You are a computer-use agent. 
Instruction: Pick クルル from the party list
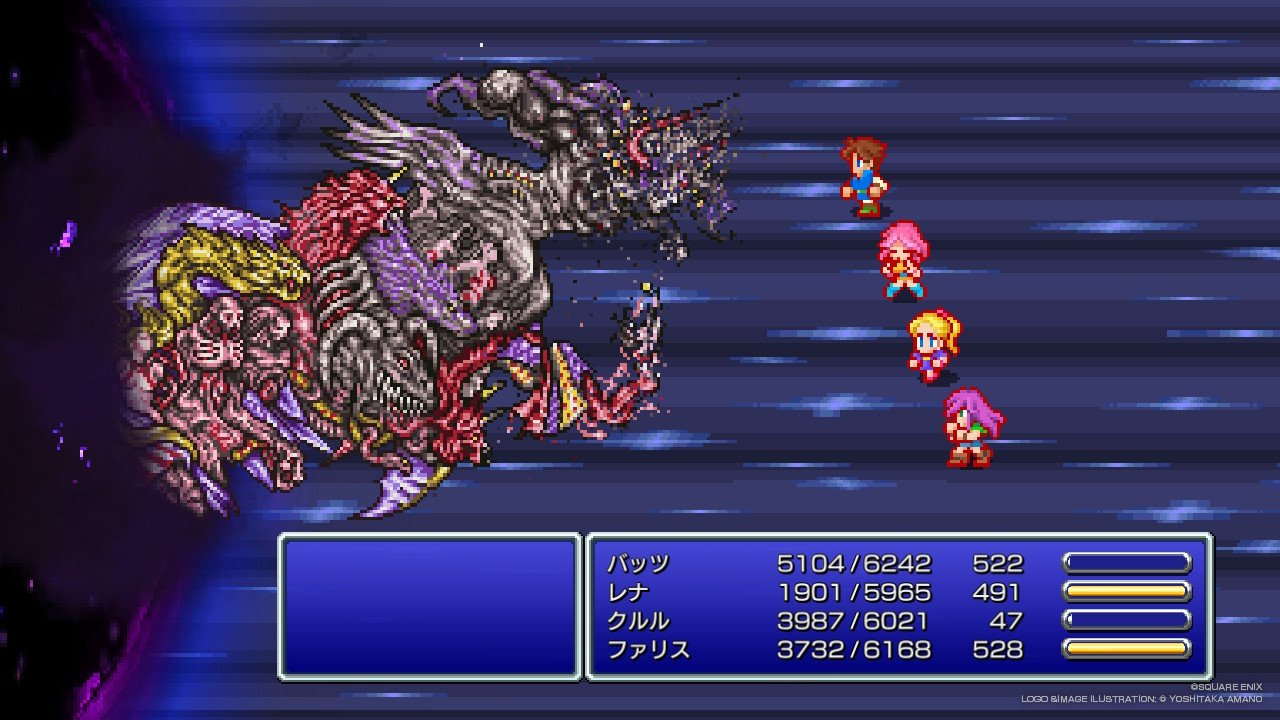point(638,621)
